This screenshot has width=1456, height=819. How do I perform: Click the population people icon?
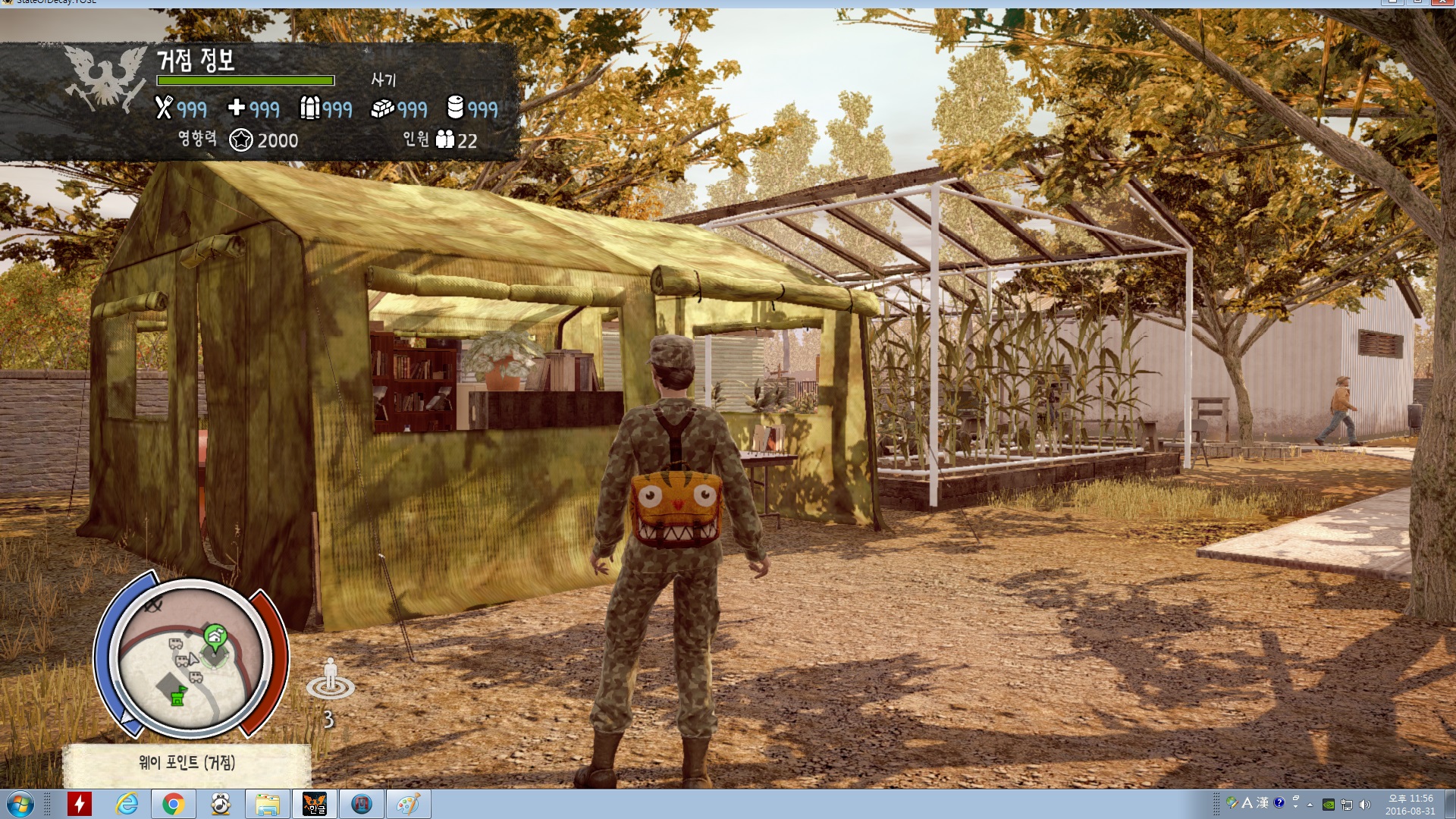coord(445,140)
